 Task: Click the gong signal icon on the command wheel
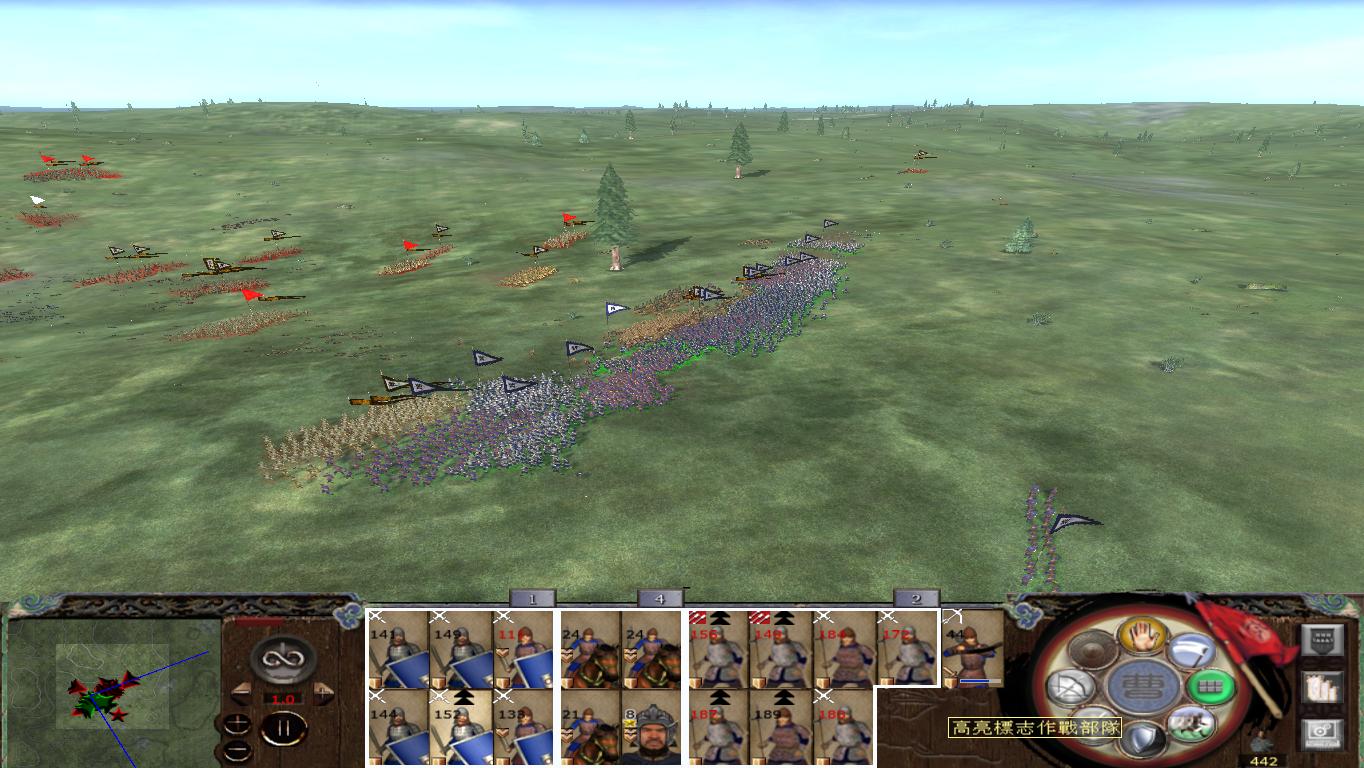[x=1091, y=650]
